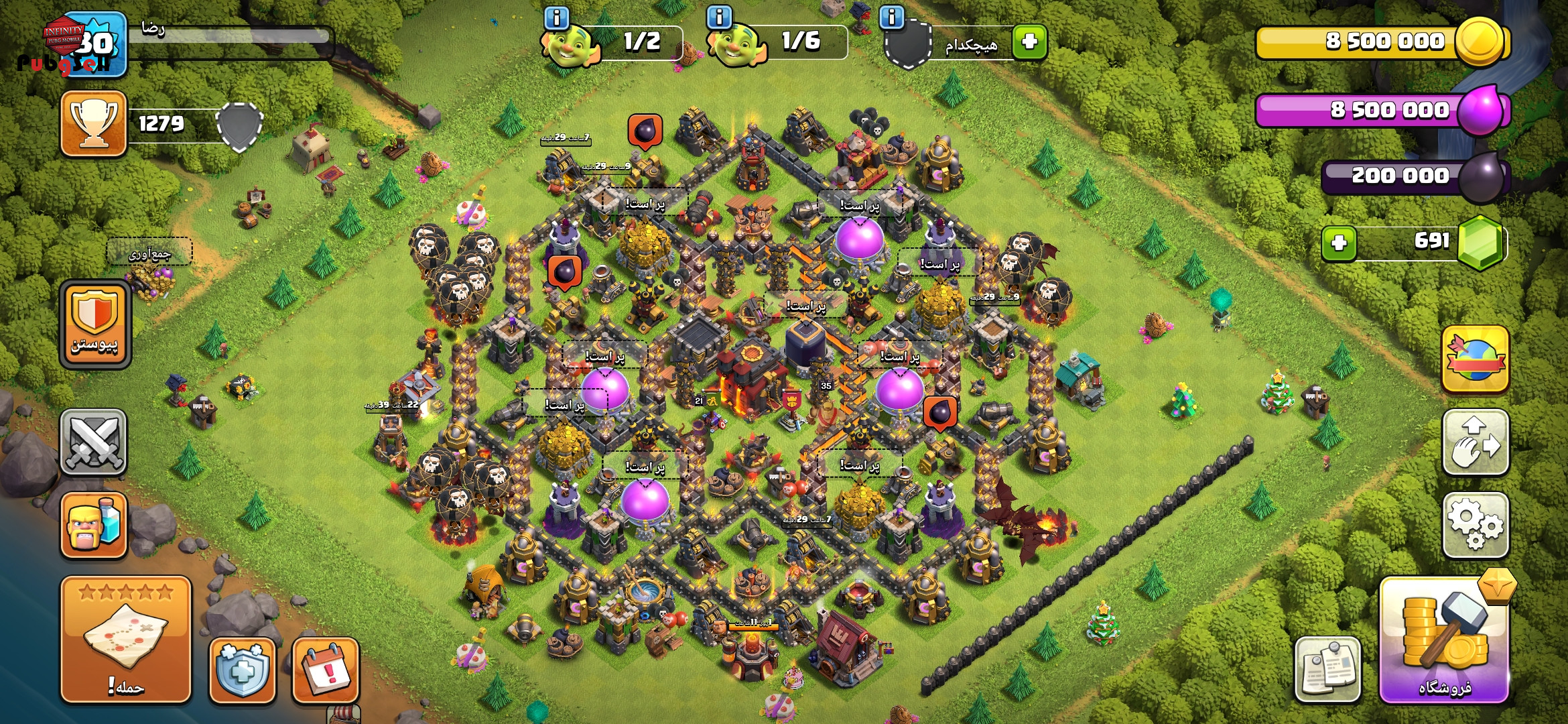
Task: Add gems with the green plus button
Action: click(x=1339, y=242)
